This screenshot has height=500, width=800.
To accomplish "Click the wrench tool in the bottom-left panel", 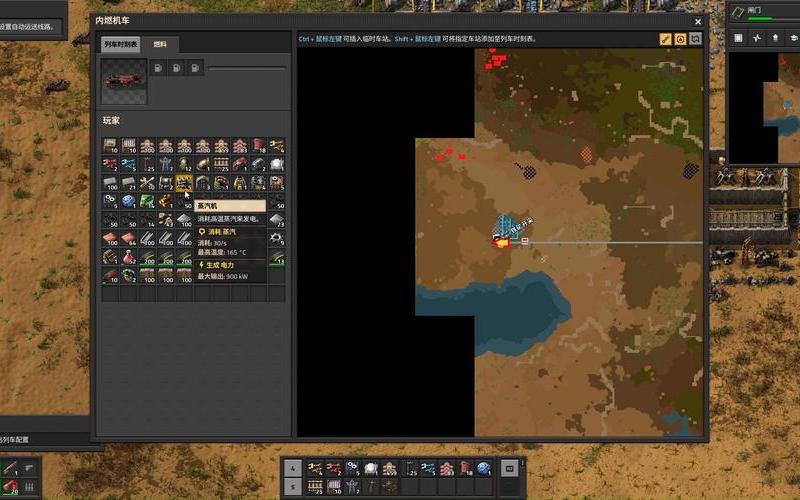I will 10,468.
